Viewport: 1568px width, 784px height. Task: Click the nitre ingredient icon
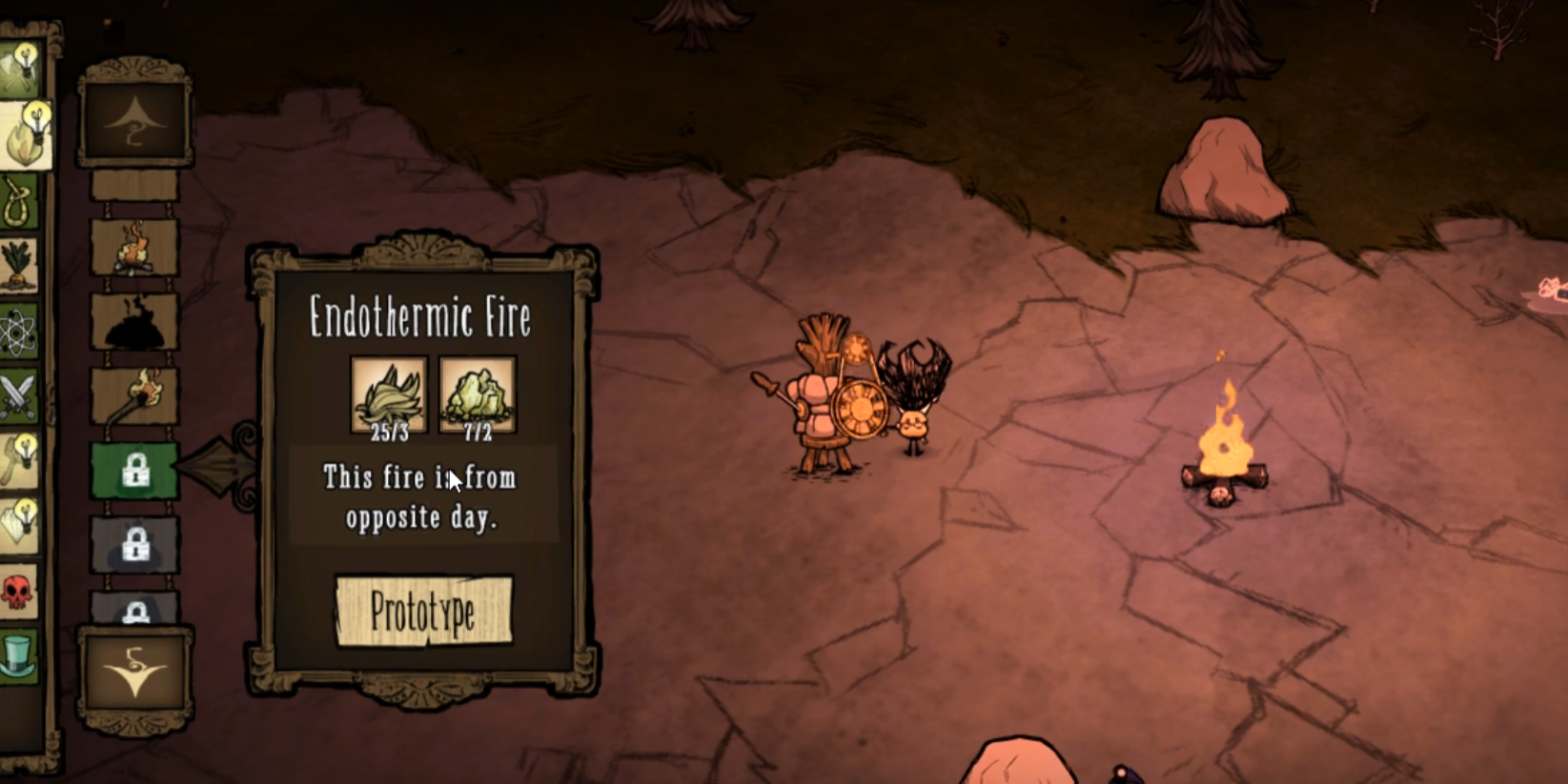pos(477,392)
